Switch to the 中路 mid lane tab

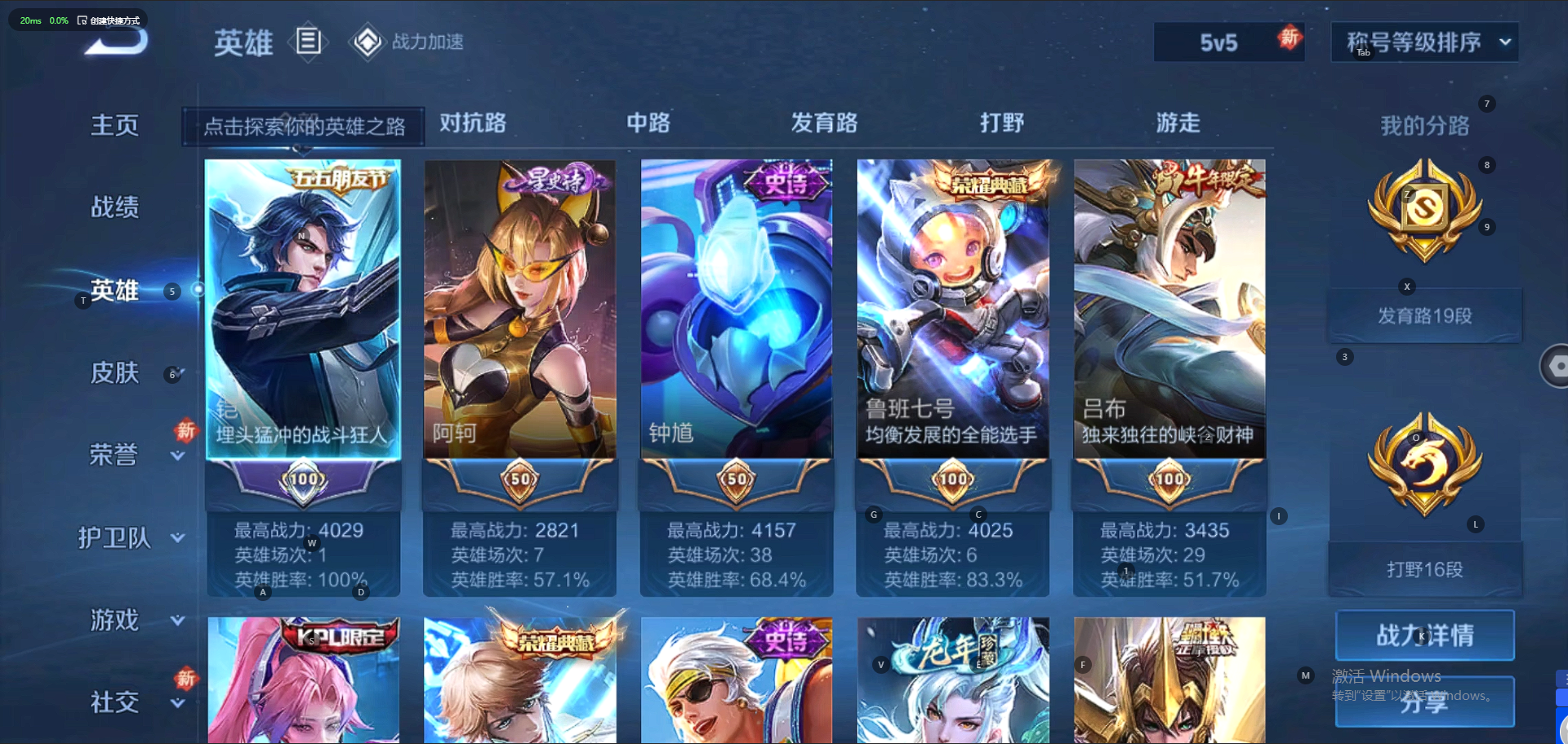click(648, 123)
